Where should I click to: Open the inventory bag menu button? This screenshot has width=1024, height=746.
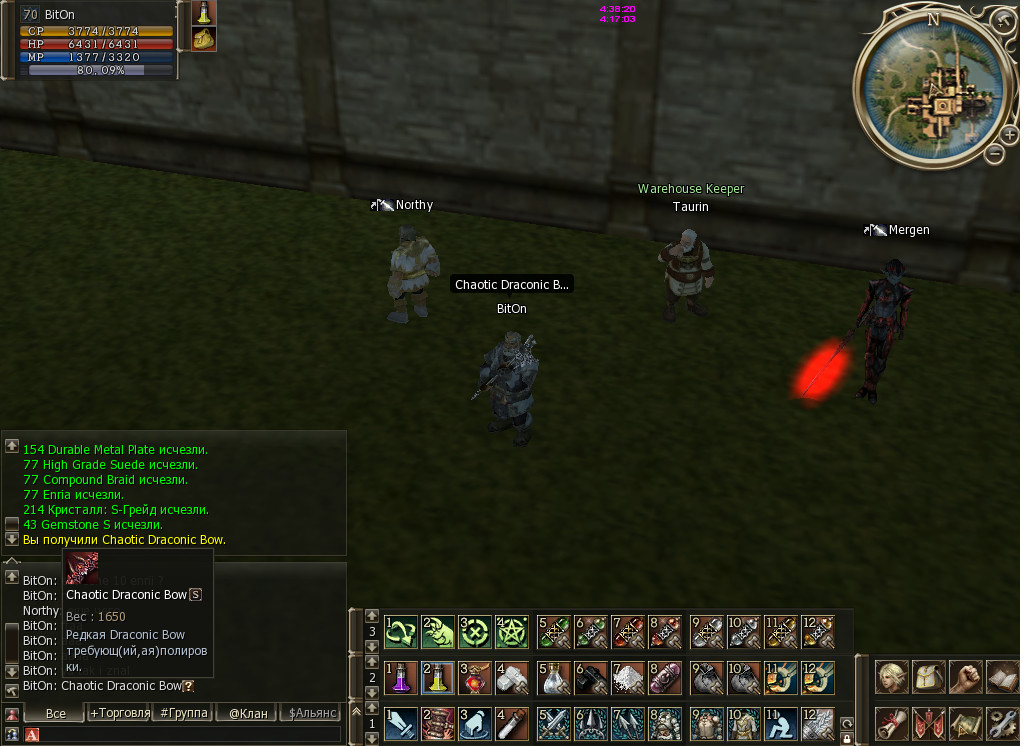click(929, 677)
